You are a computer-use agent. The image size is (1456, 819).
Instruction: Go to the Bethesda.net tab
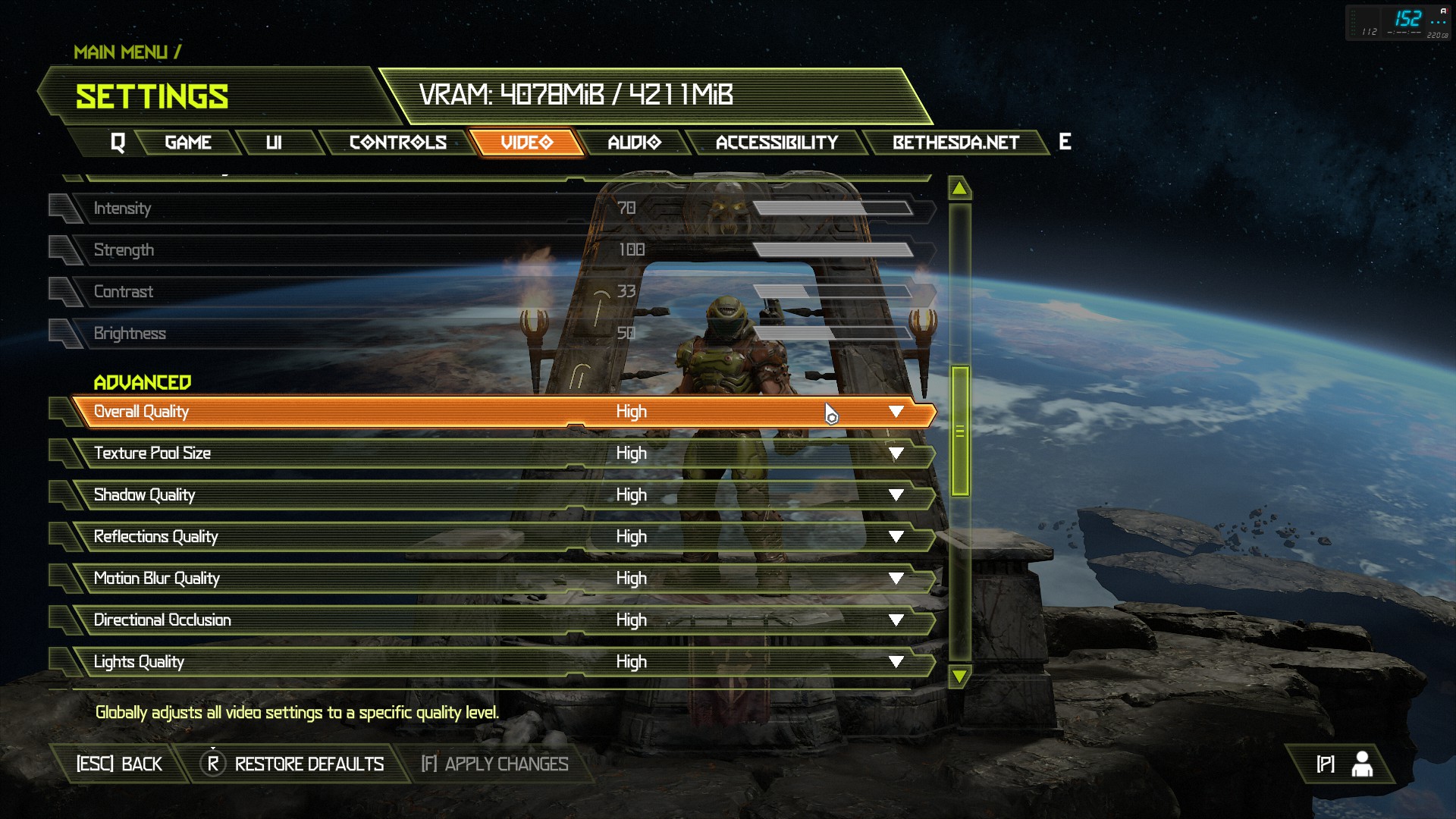coord(955,143)
